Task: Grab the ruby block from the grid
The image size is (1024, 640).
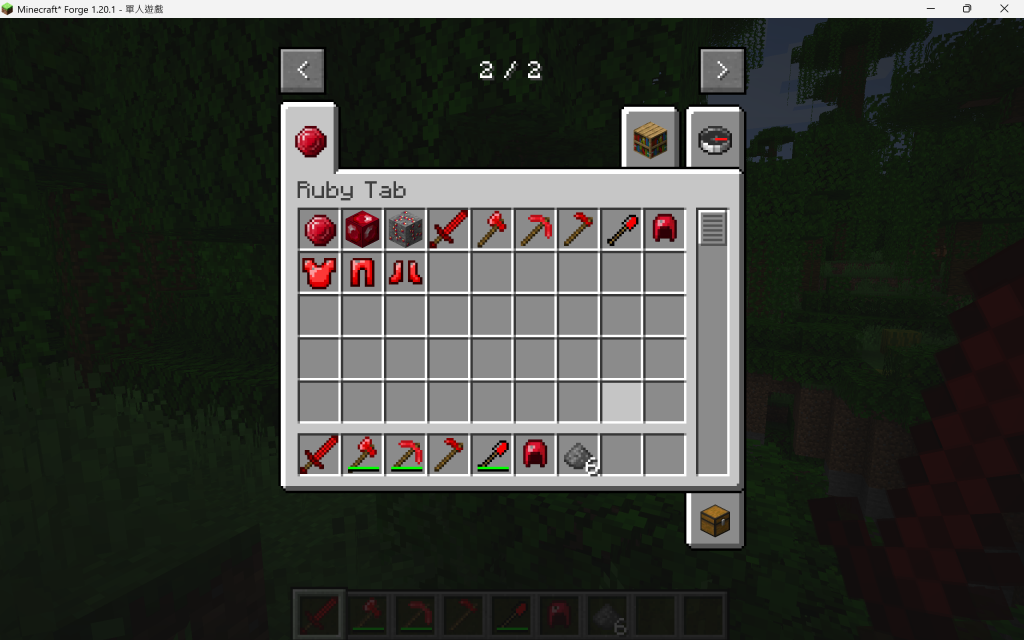Action: click(x=363, y=229)
